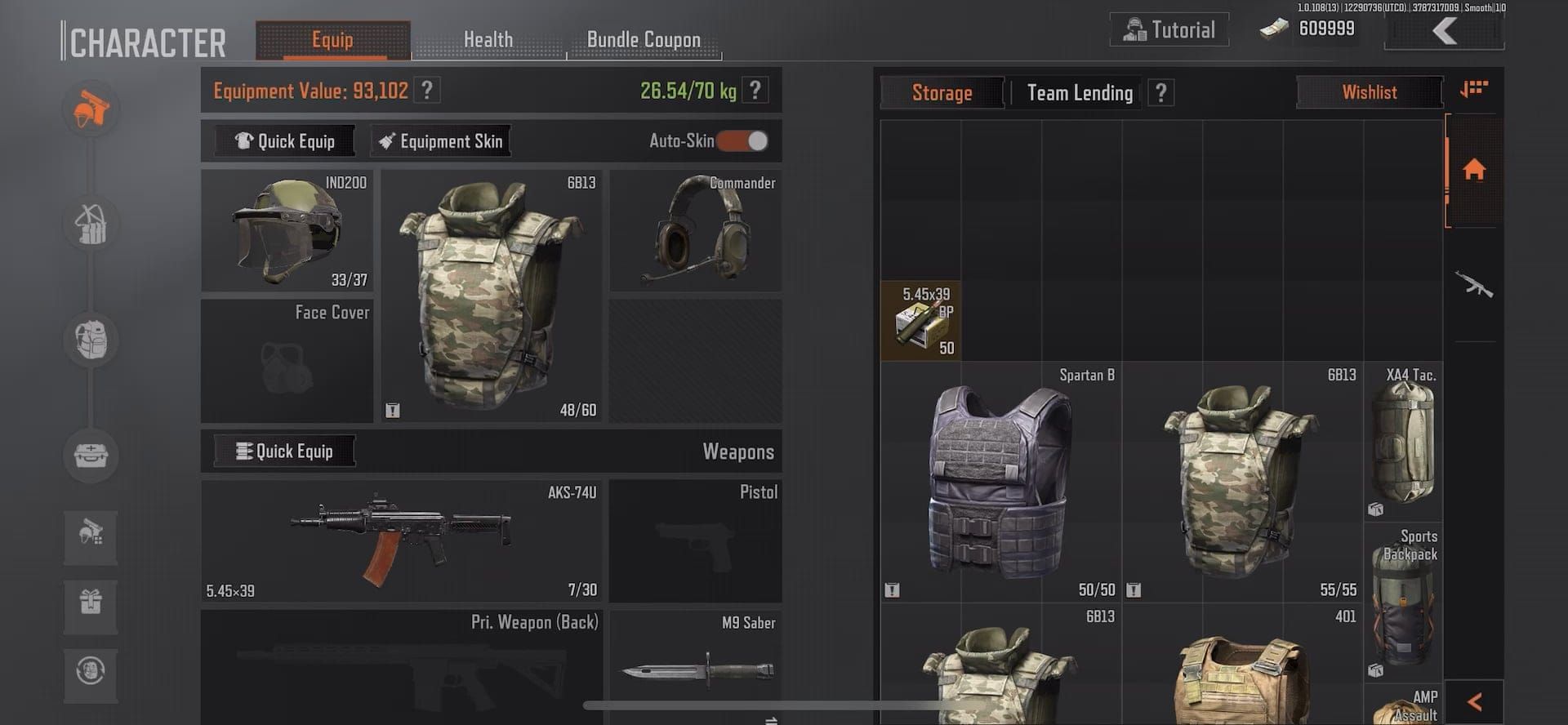This screenshot has height=725, width=1568.
Task: Select the orange character equip icon in sidebar
Action: click(91, 109)
